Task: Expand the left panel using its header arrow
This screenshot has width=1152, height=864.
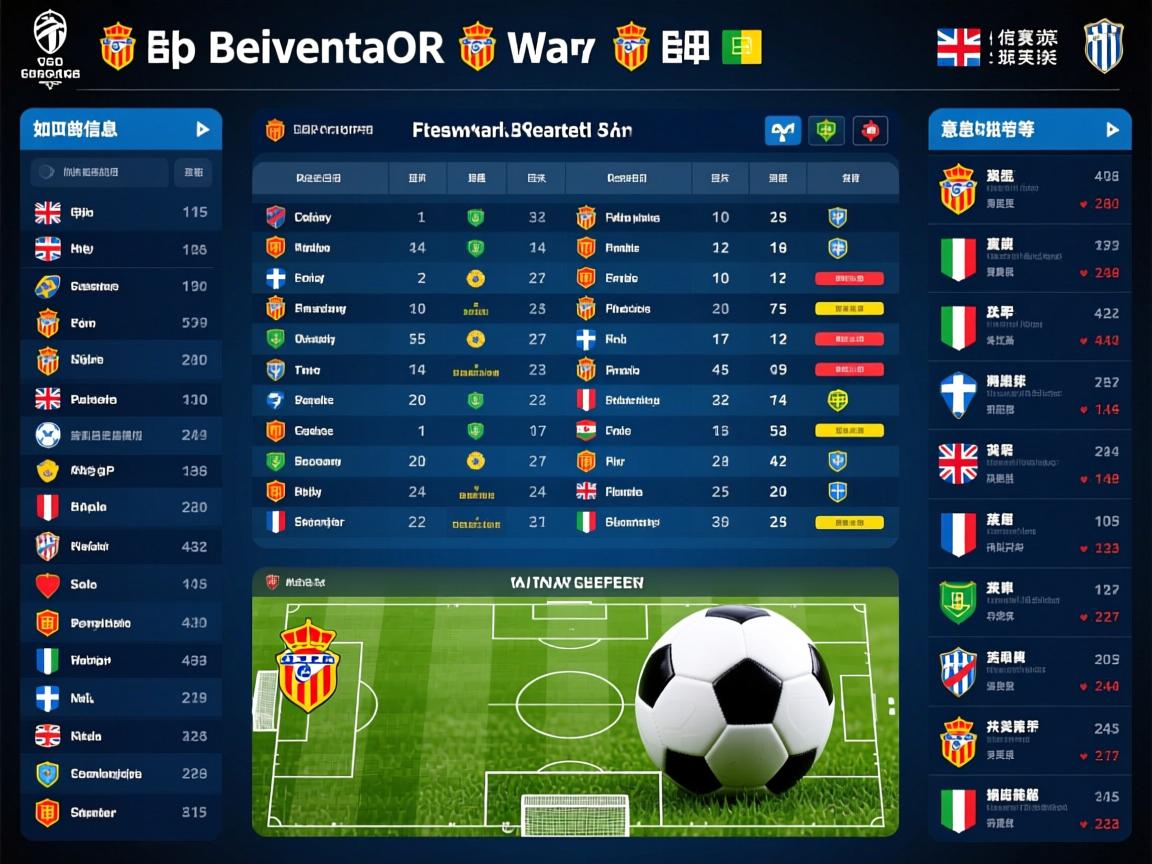Action: coord(203,129)
